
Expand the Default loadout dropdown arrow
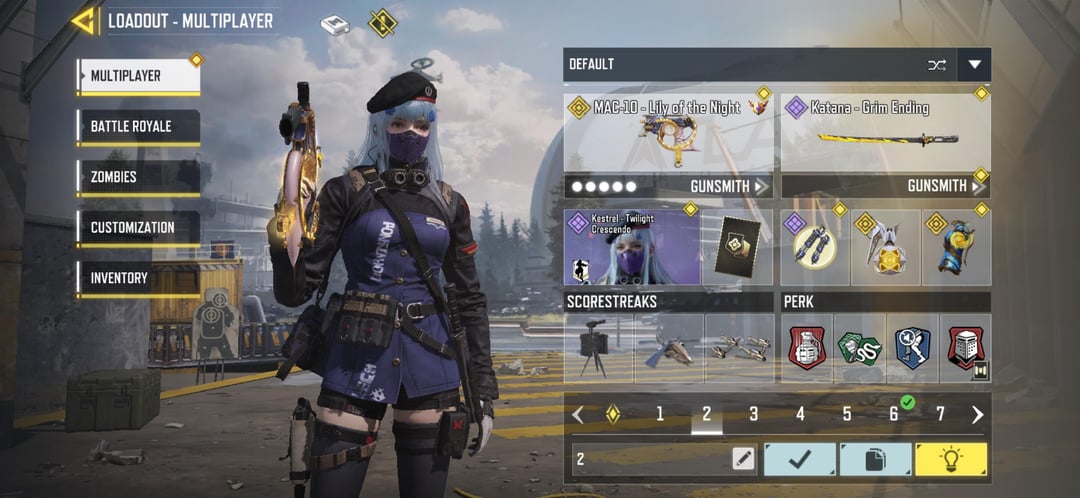[974, 65]
